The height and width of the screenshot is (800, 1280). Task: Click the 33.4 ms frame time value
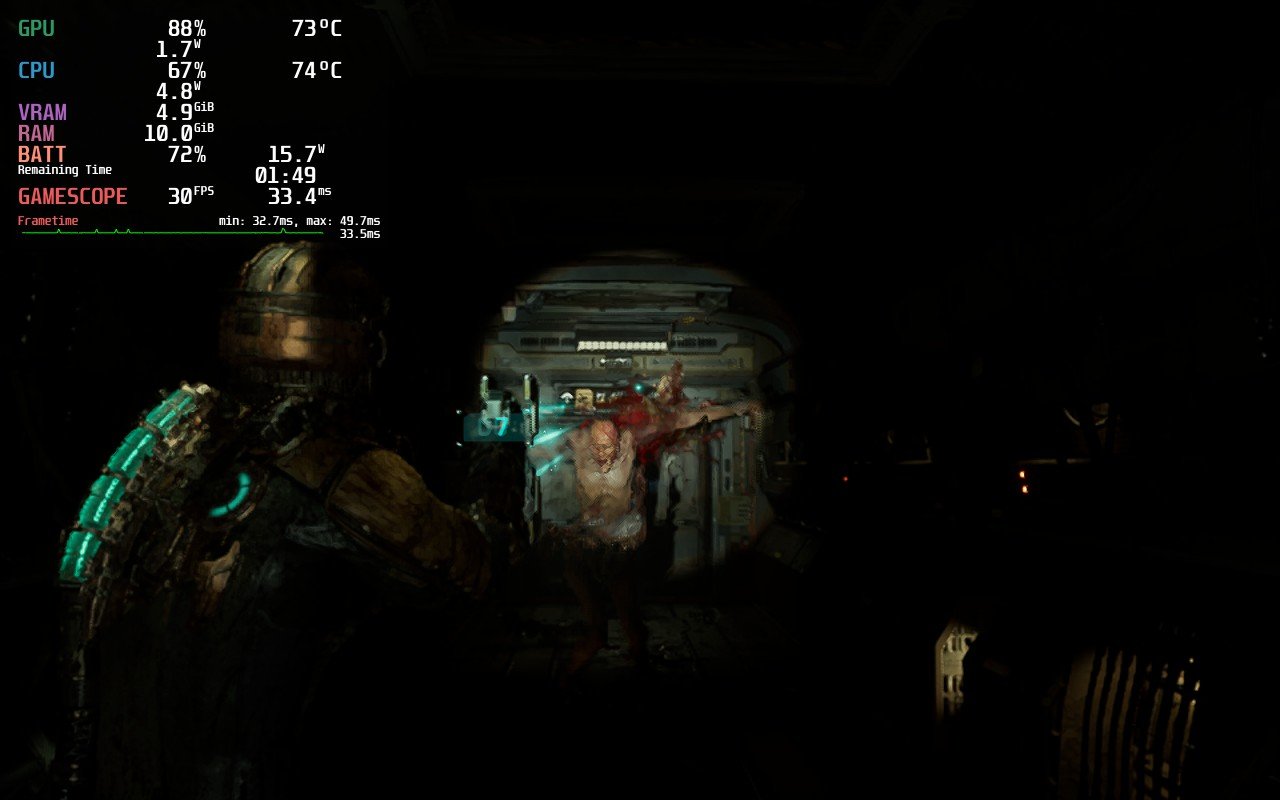299,196
